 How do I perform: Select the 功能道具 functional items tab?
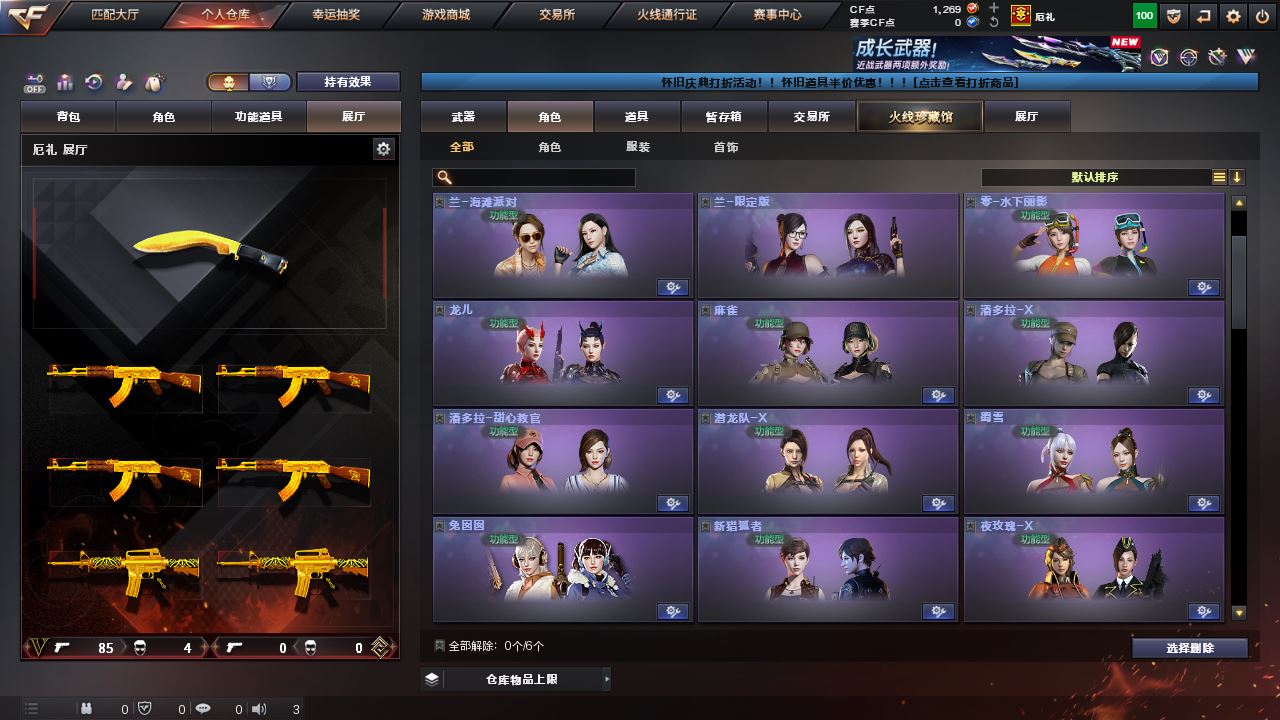tap(258, 117)
